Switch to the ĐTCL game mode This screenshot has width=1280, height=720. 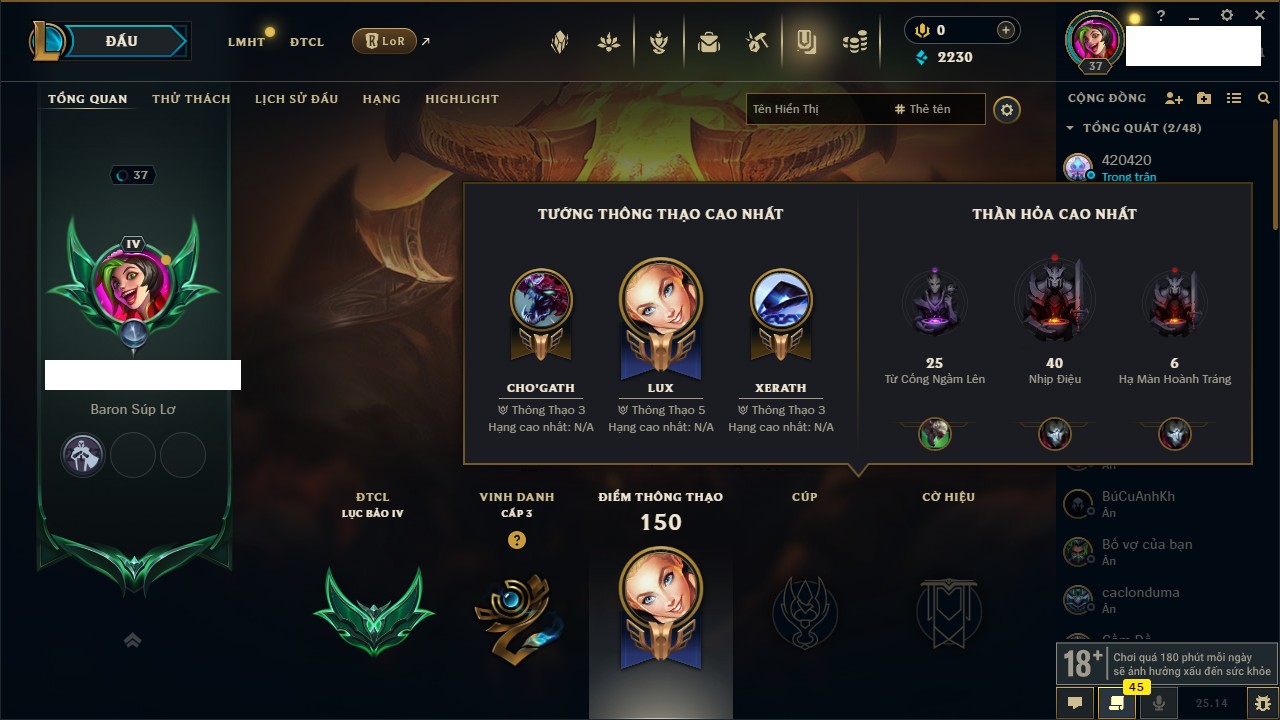tap(307, 42)
